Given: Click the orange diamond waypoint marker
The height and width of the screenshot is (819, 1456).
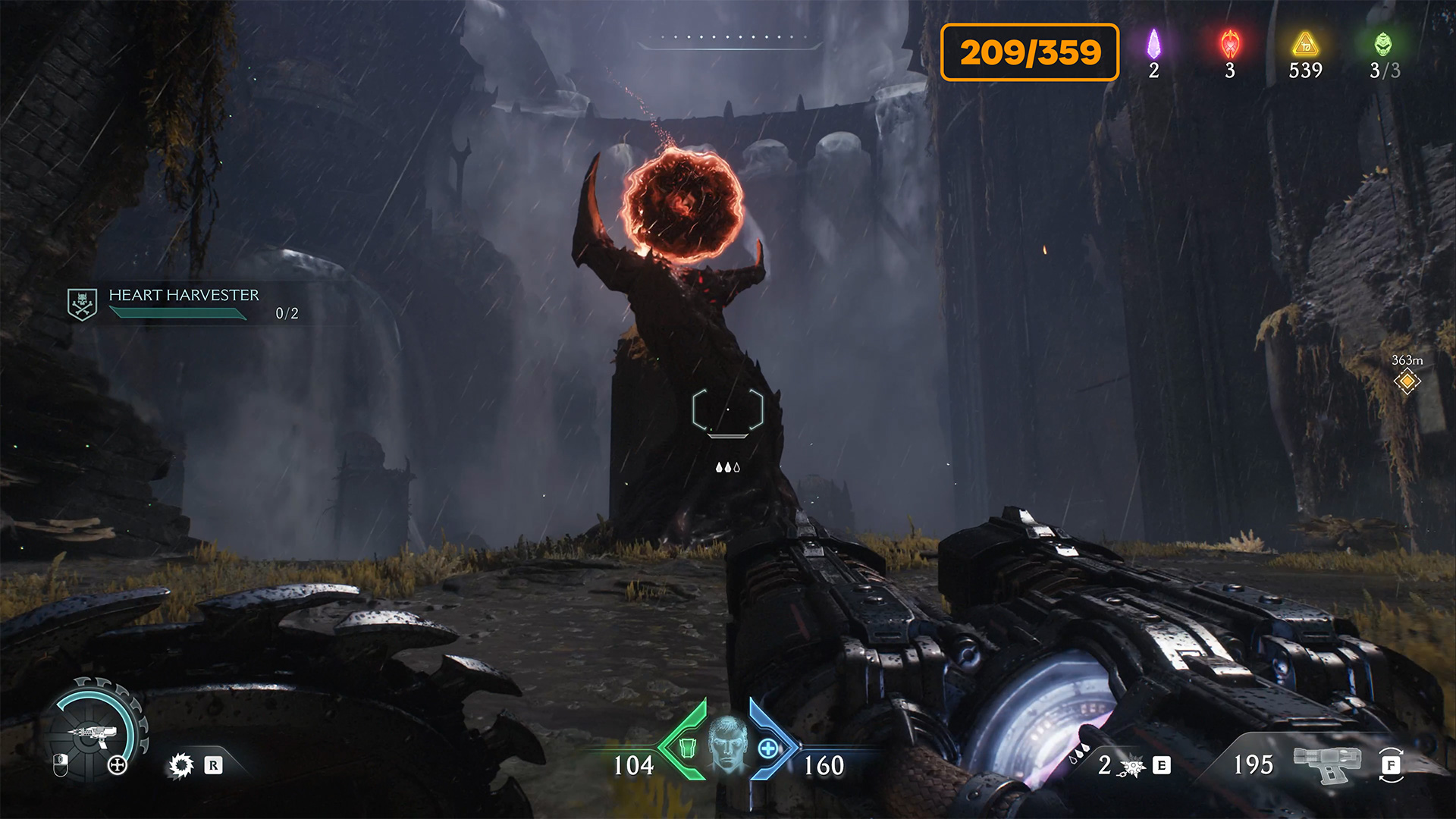Looking at the screenshot, I should 1407,381.
